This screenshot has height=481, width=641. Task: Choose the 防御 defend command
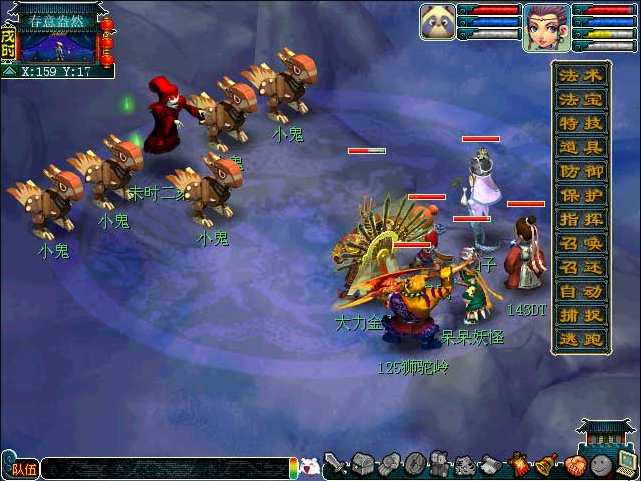coord(581,172)
